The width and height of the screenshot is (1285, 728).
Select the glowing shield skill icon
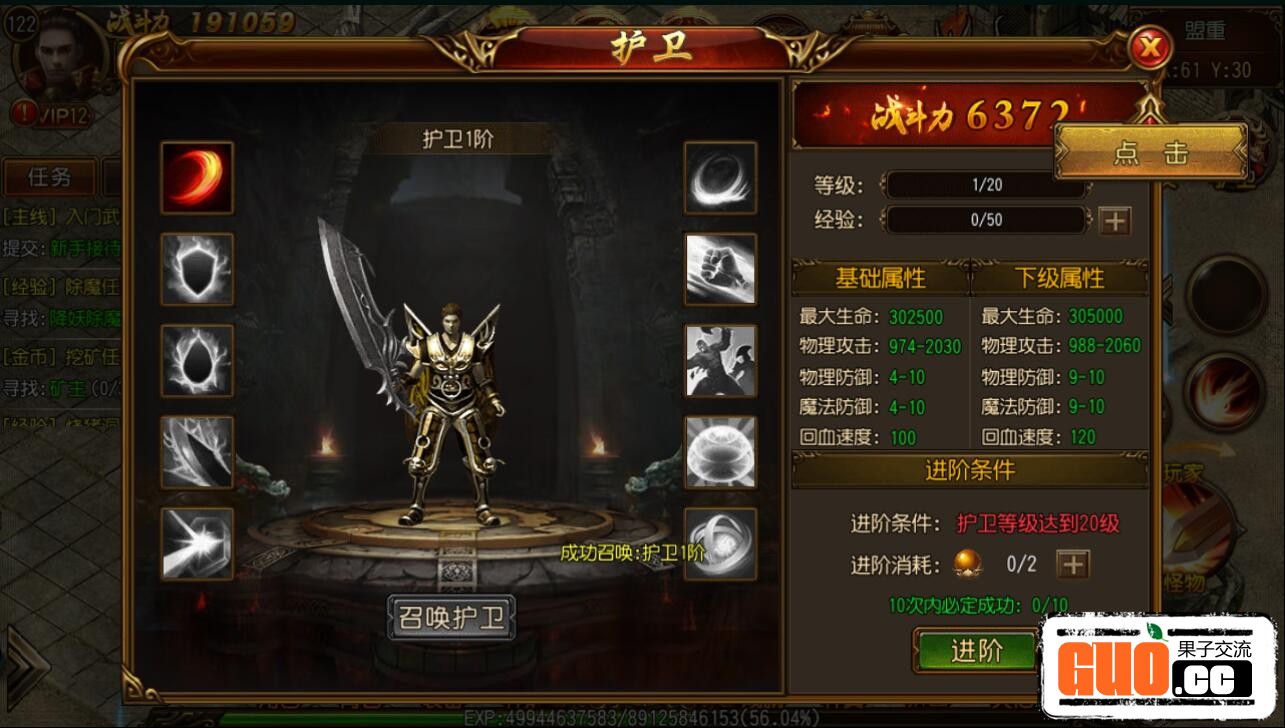[197, 269]
